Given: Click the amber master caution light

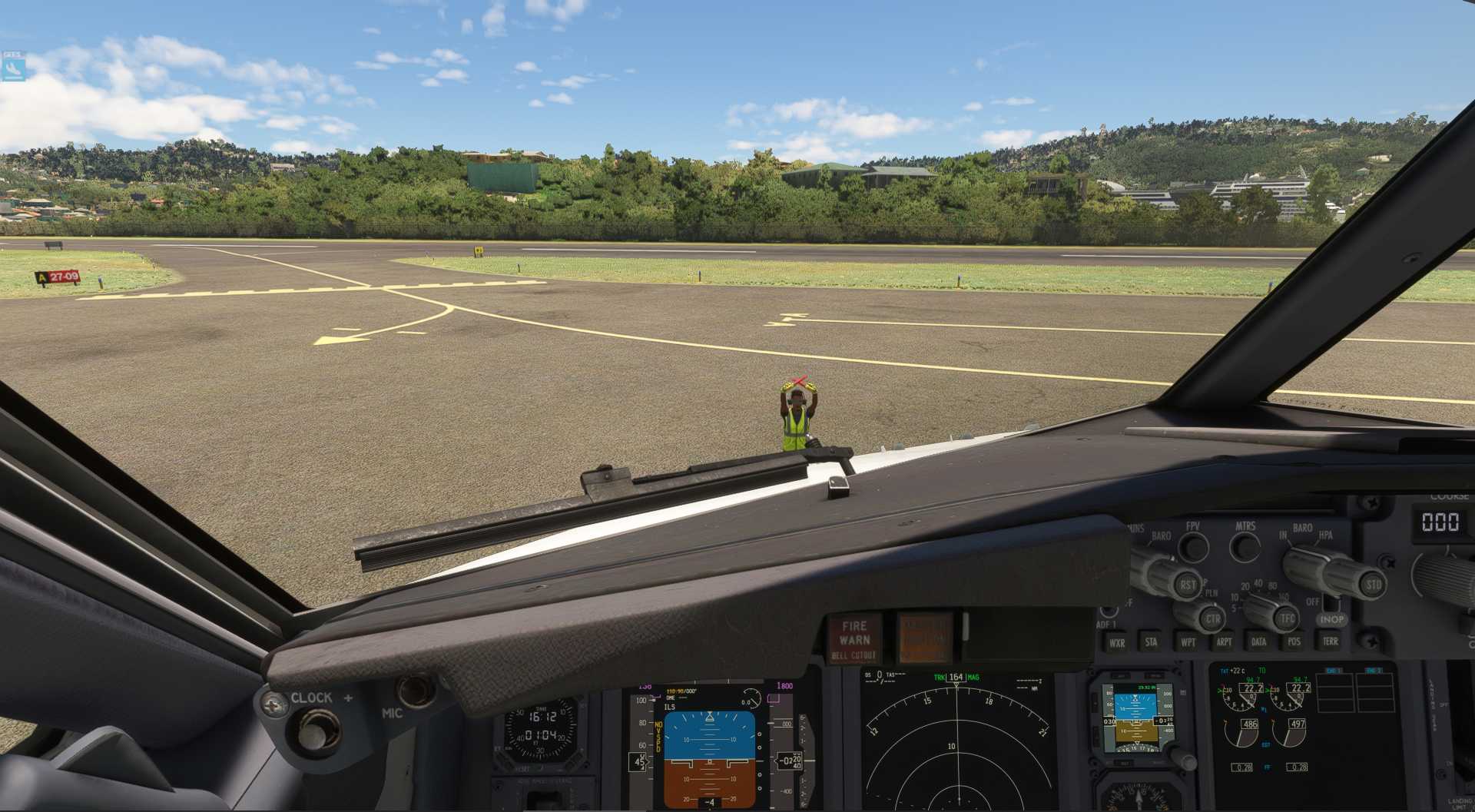Looking at the screenshot, I should [924, 638].
